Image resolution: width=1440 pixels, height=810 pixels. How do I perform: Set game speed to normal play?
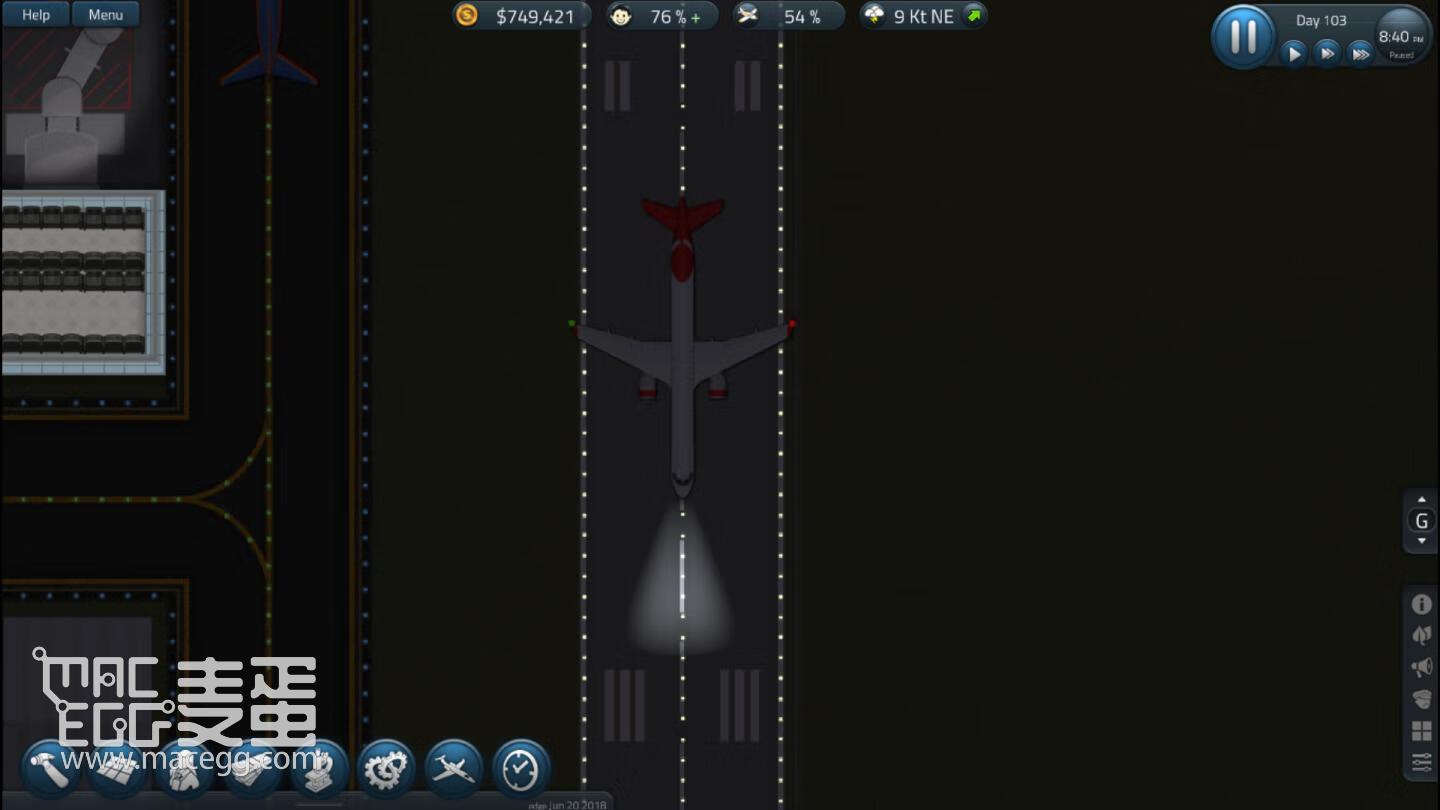click(x=1294, y=54)
